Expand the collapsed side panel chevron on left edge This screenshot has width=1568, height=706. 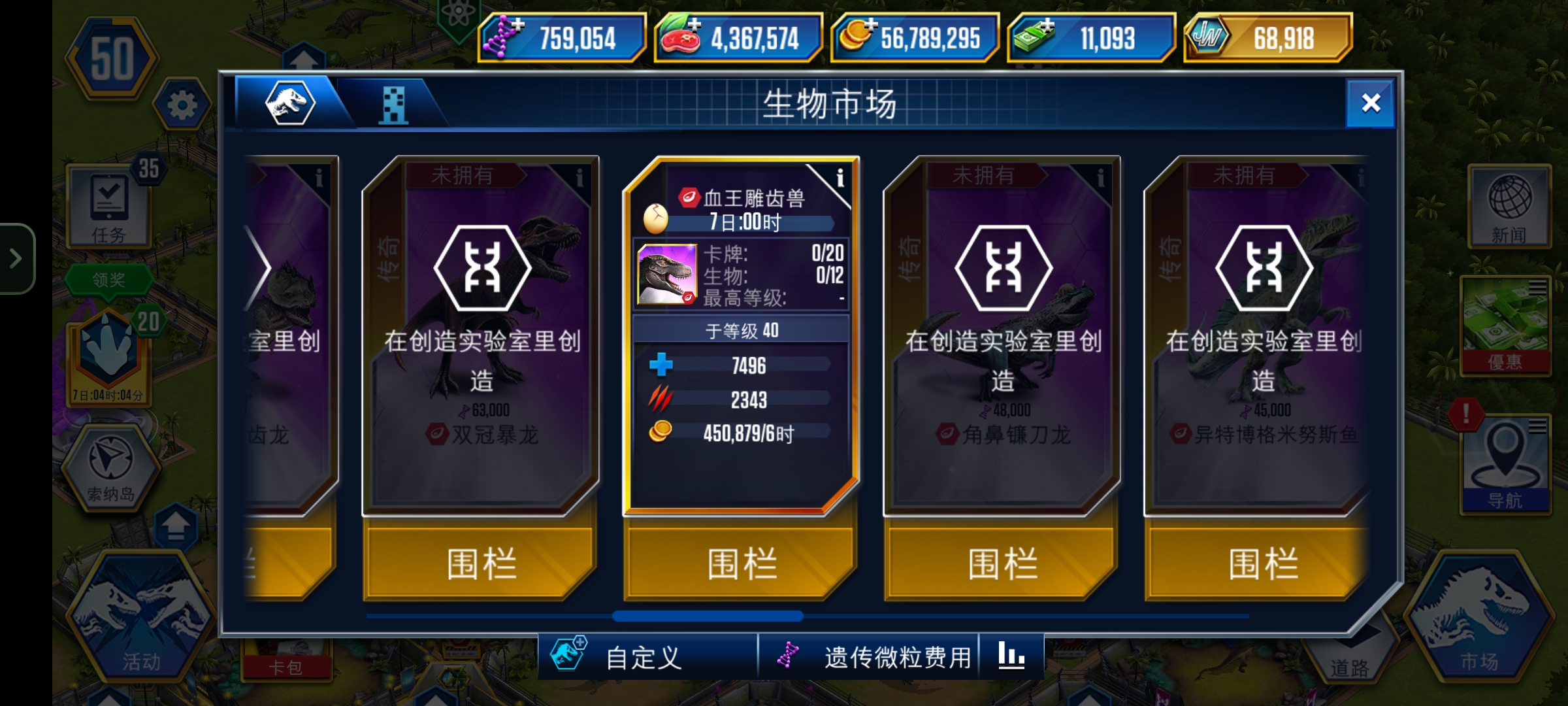click(x=16, y=257)
